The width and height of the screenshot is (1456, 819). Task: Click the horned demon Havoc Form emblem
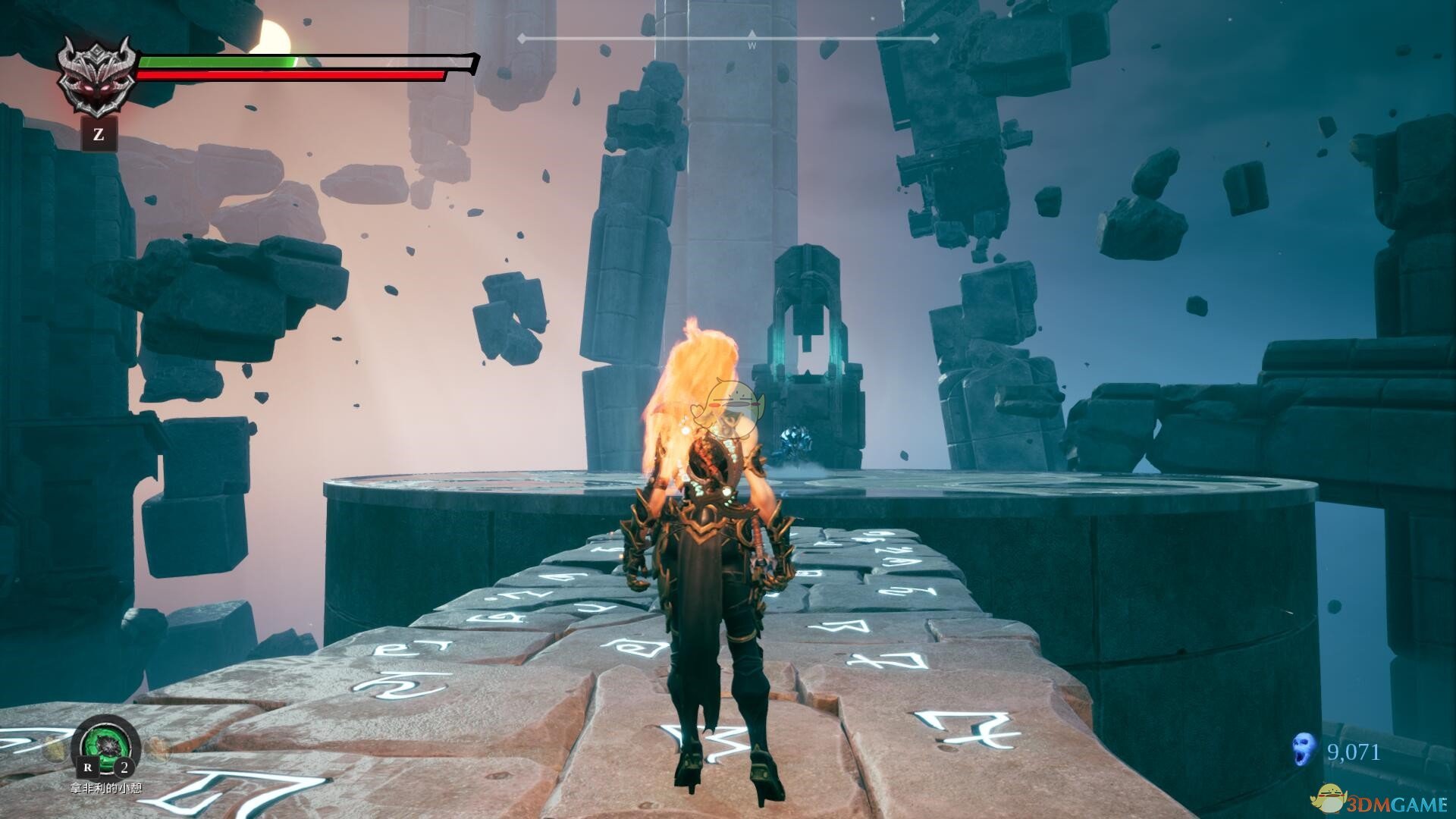point(98,75)
